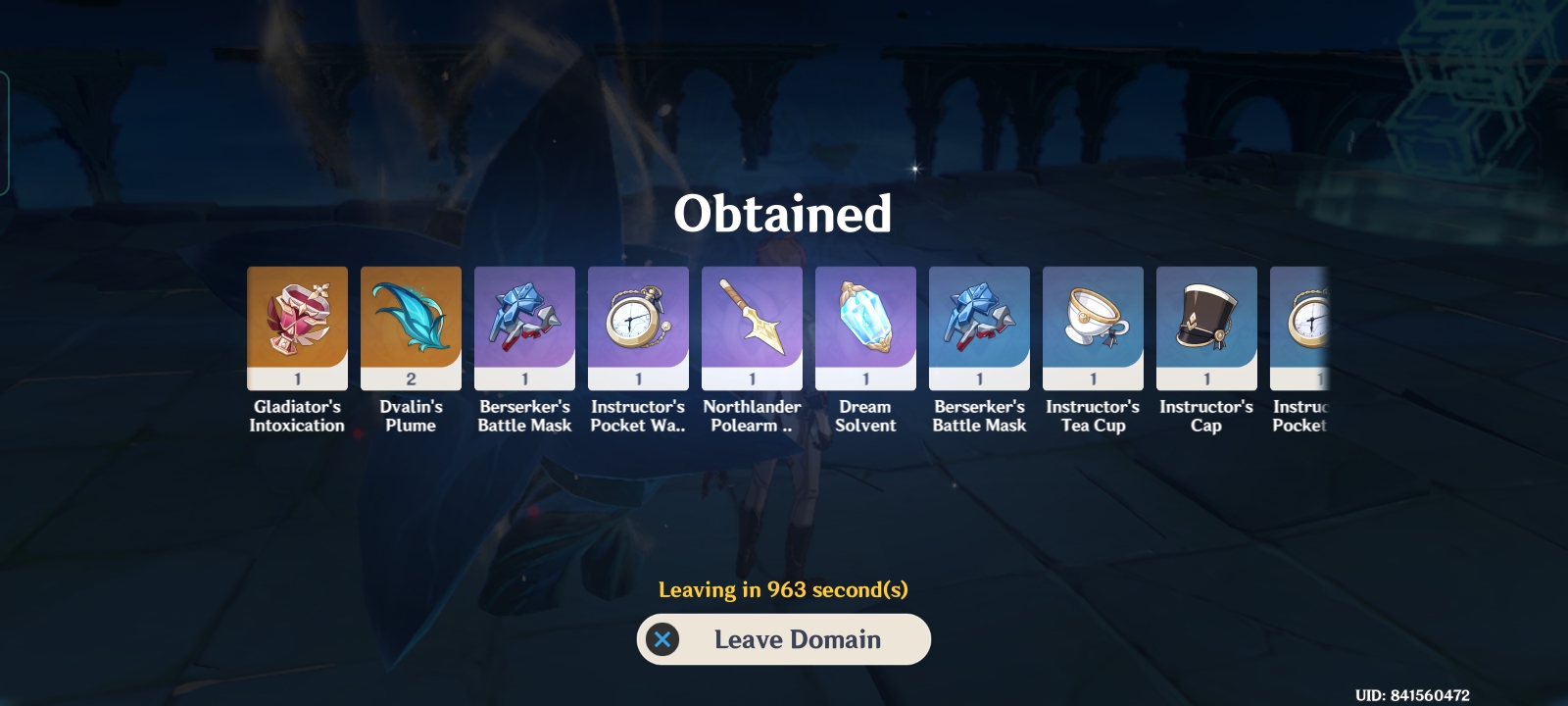Select the Northlander Polearm prototype icon

[752, 324]
